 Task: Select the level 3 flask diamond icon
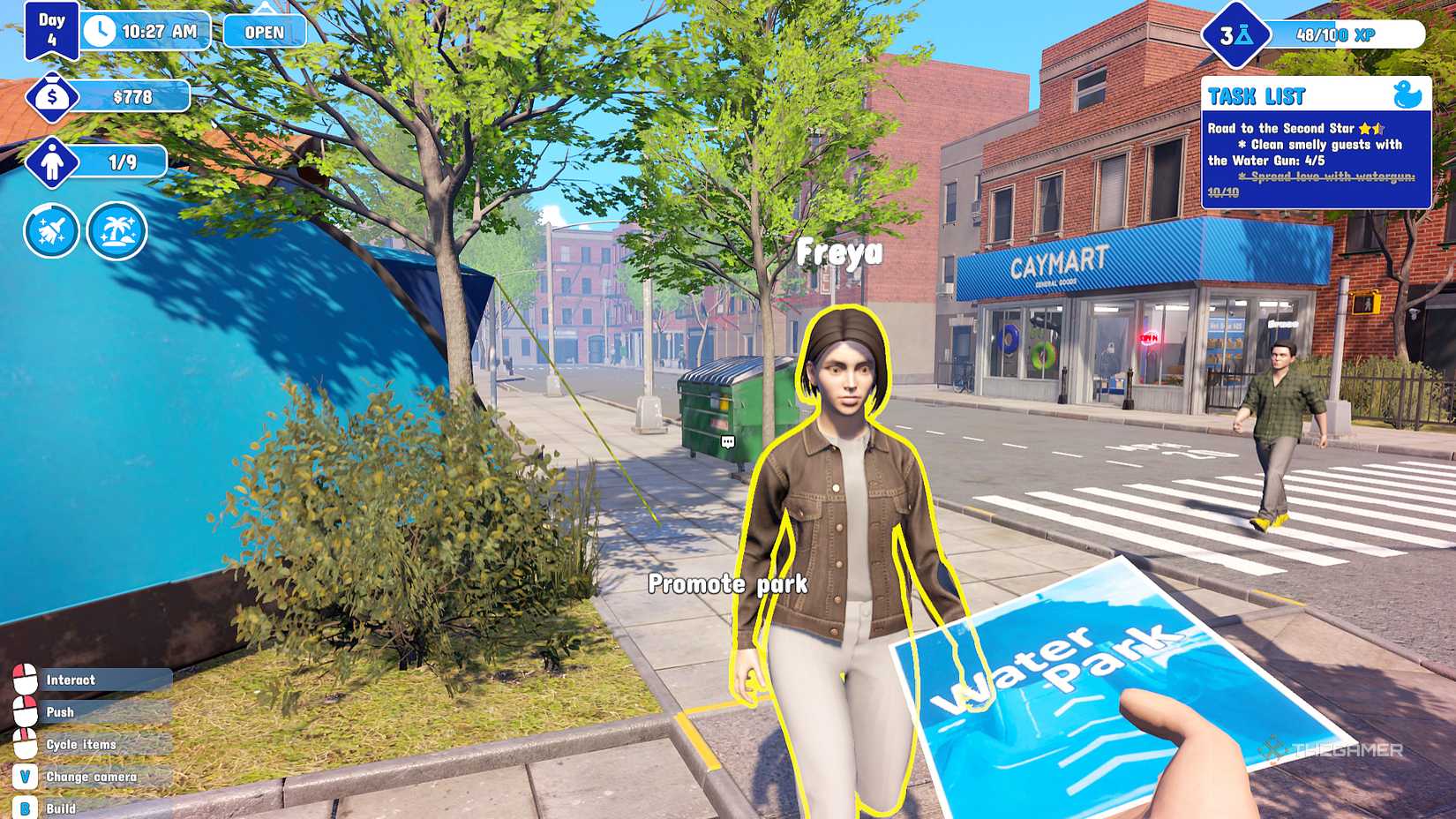[1235, 34]
